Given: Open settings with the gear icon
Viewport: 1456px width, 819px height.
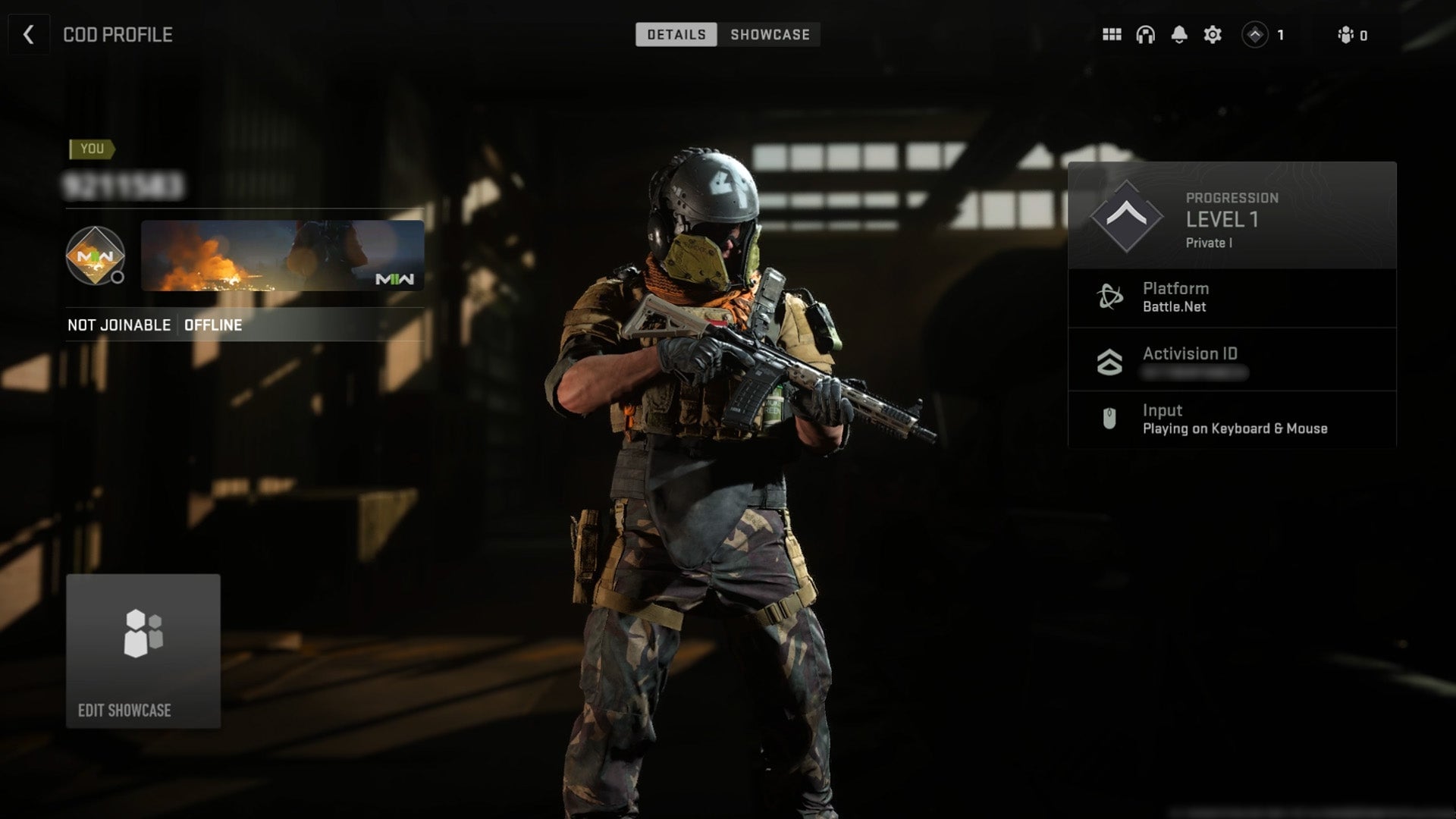Looking at the screenshot, I should click(x=1212, y=35).
